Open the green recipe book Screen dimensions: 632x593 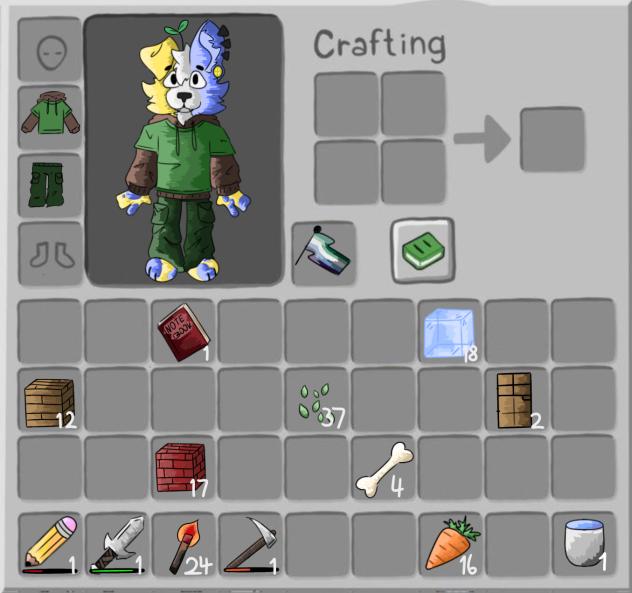pyautogui.click(x=421, y=251)
